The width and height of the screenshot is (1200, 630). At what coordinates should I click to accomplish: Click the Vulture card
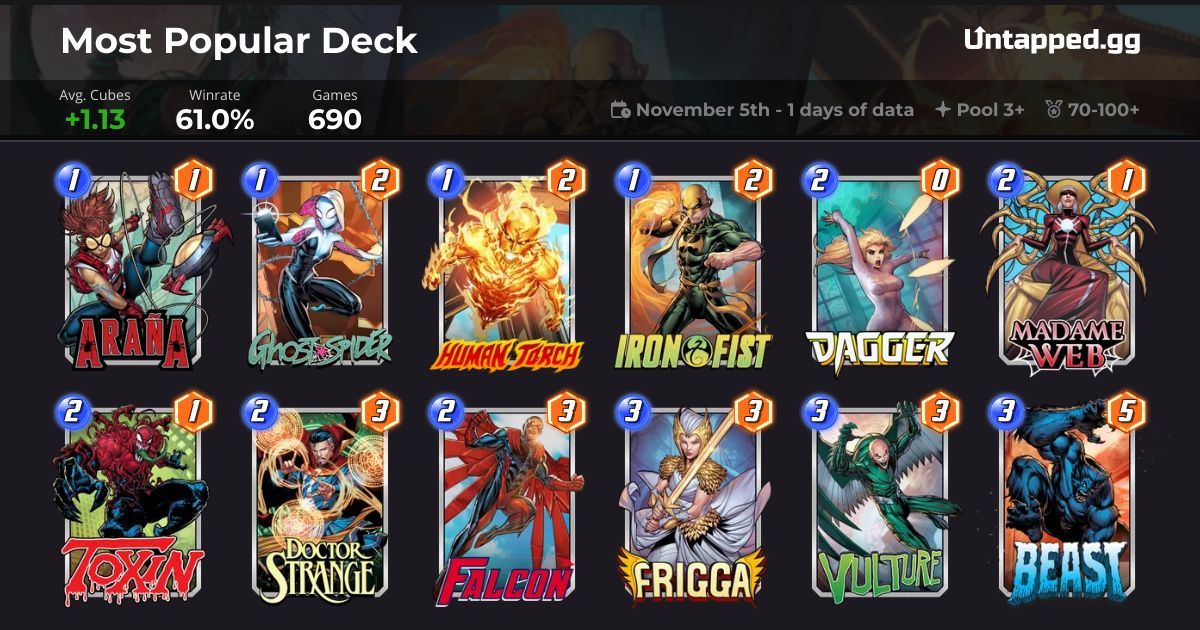point(880,505)
